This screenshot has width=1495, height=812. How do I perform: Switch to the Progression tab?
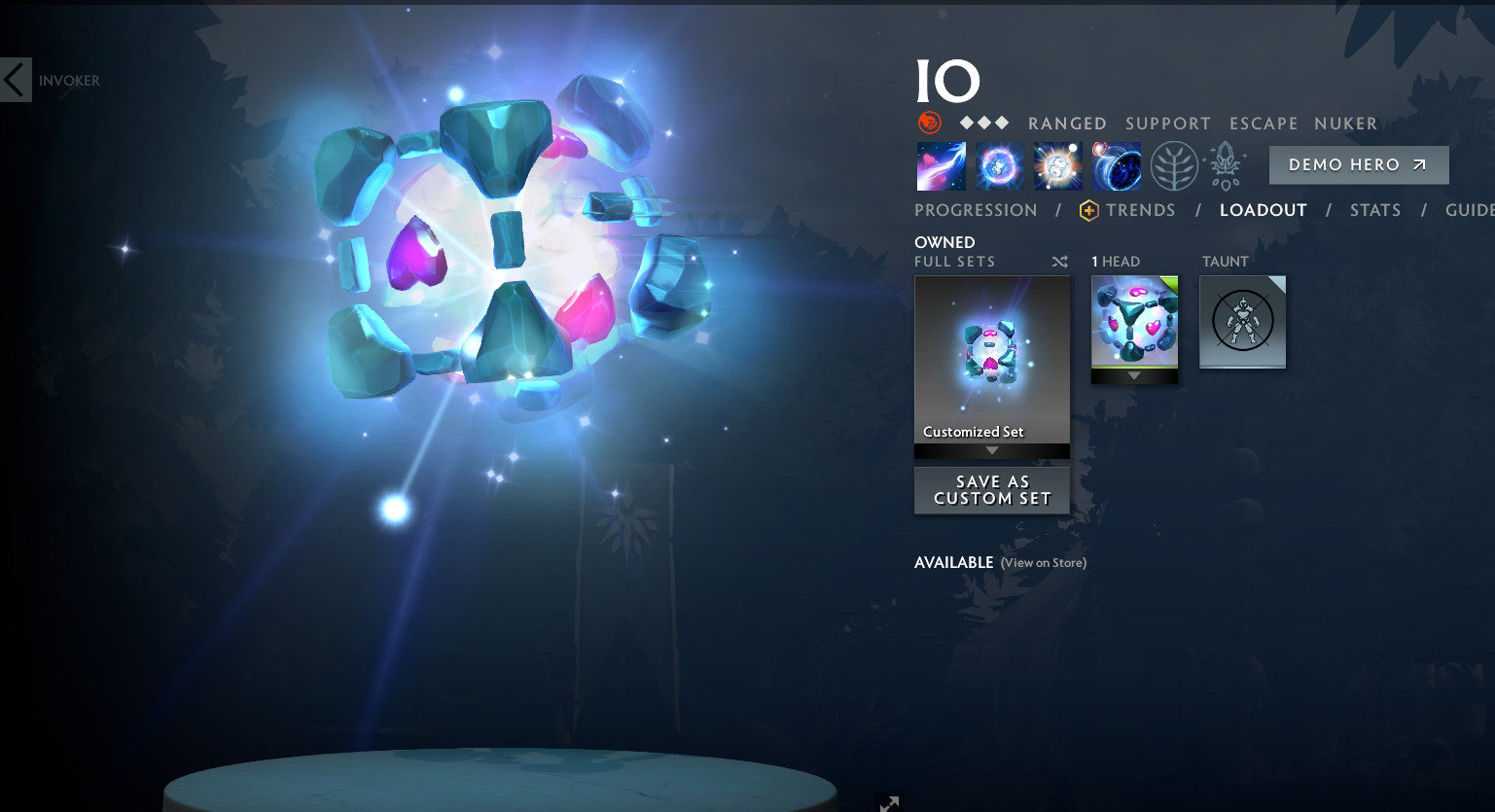(975, 210)
